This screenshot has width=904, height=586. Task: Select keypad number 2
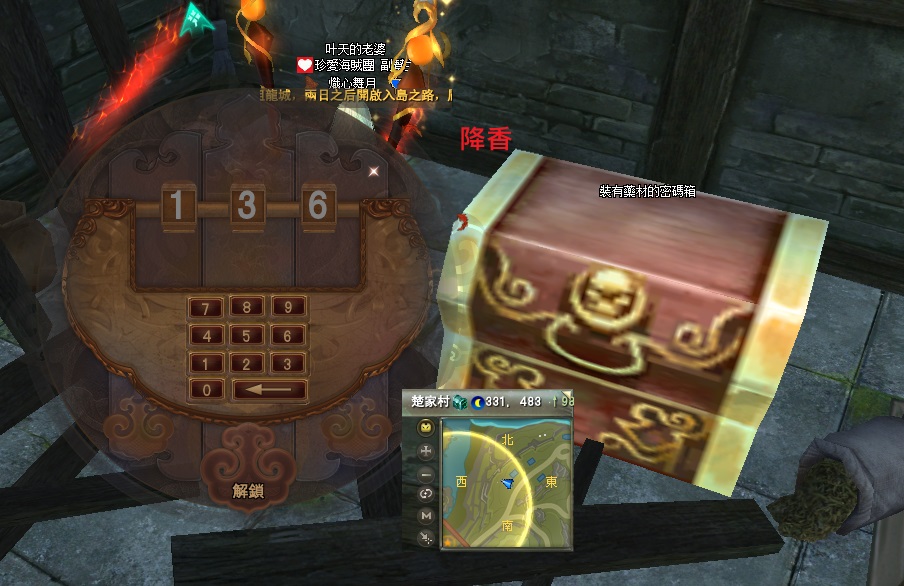click(246, 364)
